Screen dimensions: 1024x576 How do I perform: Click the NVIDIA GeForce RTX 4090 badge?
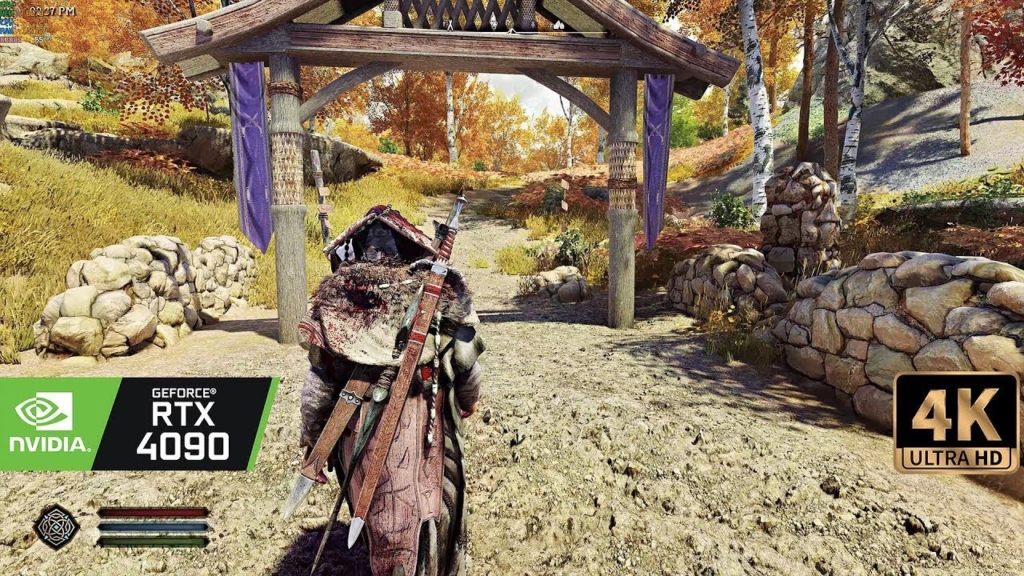(137, 423)
